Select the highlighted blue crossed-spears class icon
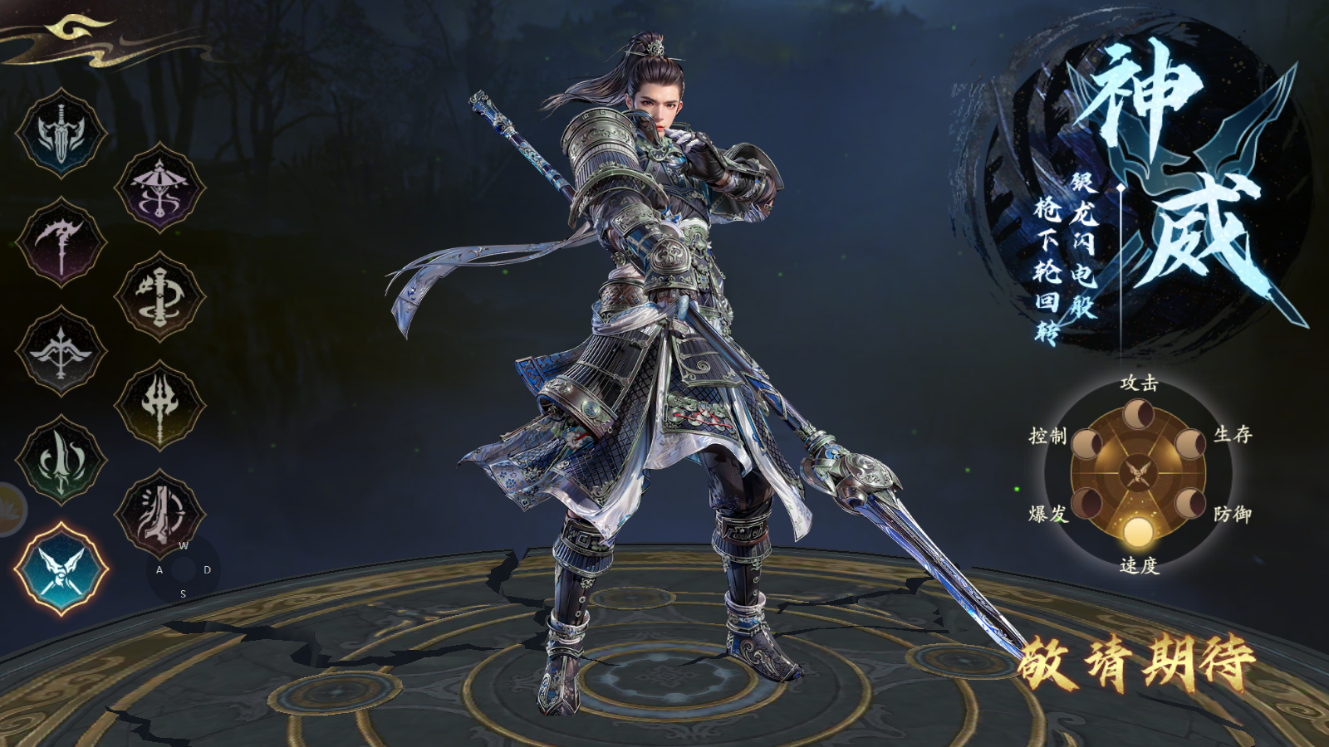Screen dimensions: 1329x747 (61, 569)
